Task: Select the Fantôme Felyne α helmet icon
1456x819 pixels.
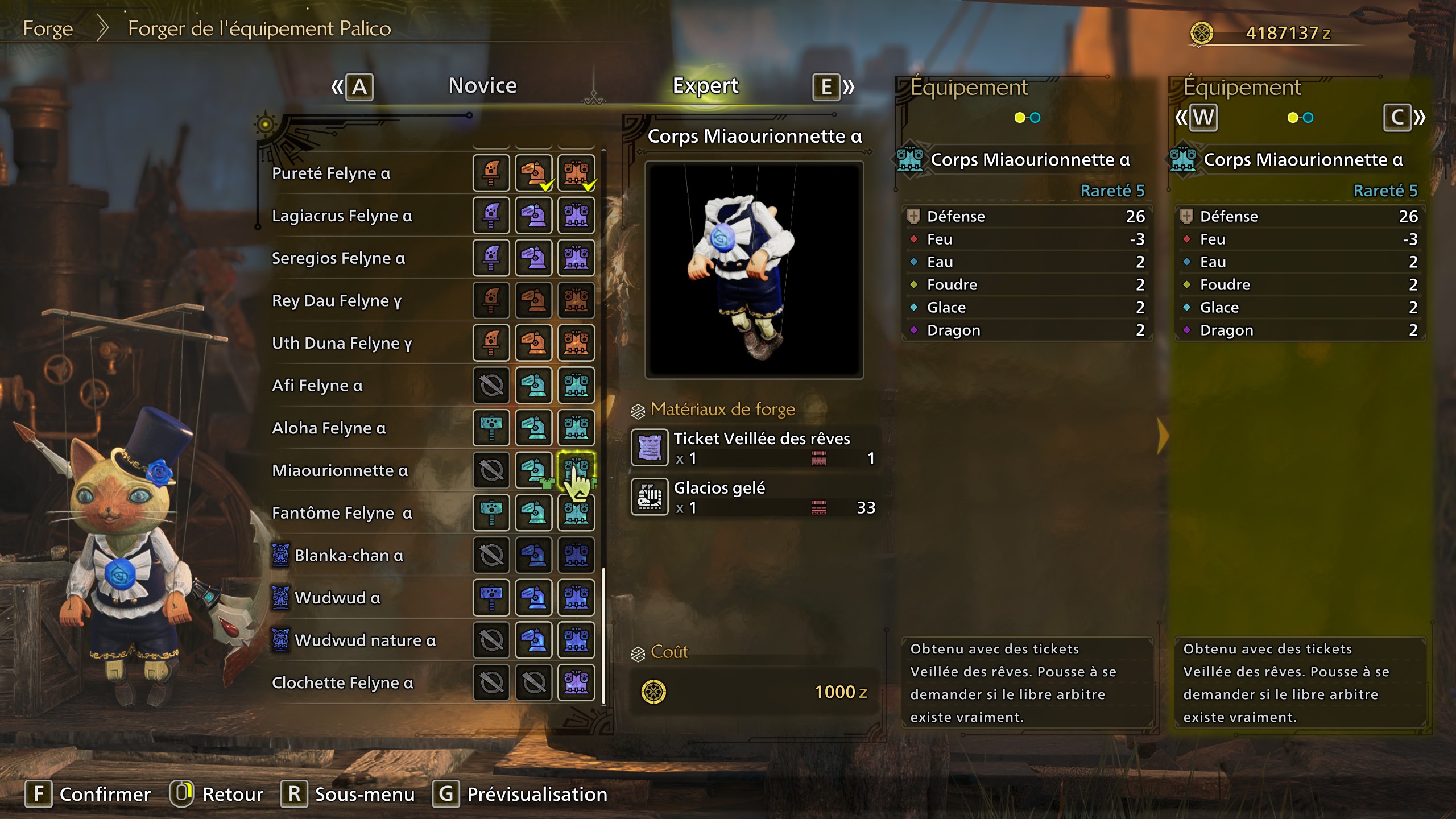Action: [533, 513]
